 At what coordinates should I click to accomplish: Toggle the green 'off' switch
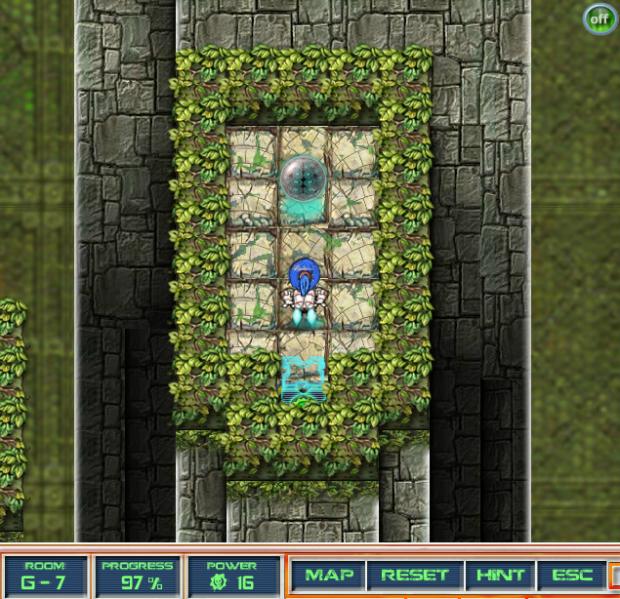600,18
